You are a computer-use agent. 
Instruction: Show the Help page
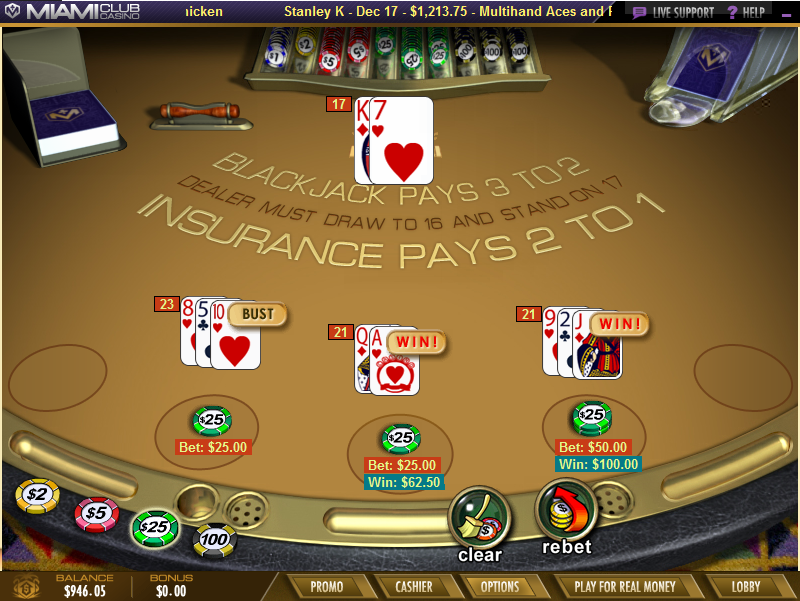pos(746,12)
